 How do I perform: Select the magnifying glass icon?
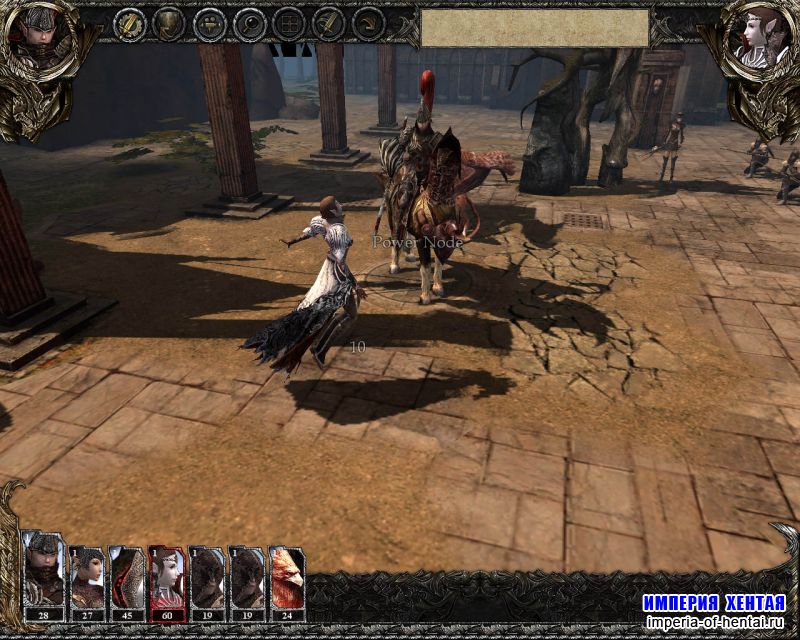(x=249, y=24)
